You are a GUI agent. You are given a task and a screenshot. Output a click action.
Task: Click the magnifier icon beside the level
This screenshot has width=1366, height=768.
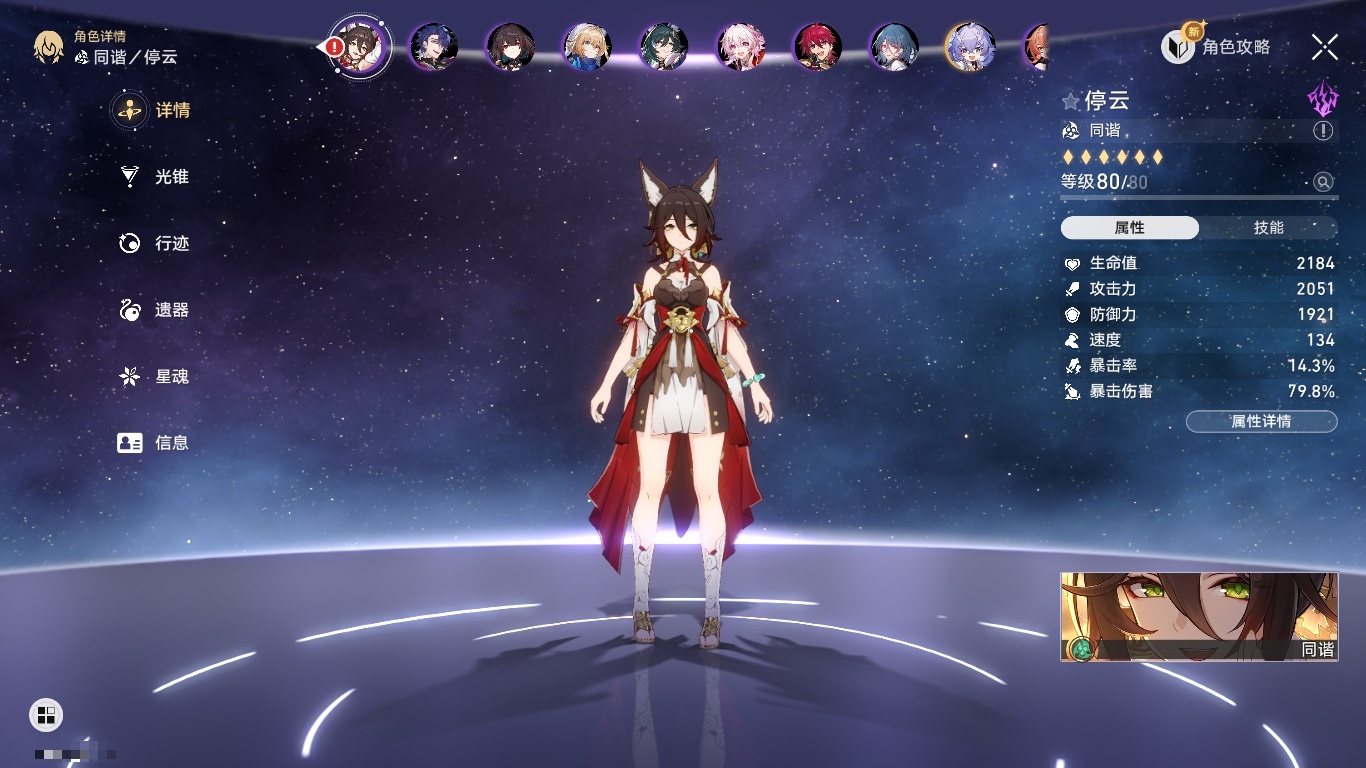[x=1323, y=182]
